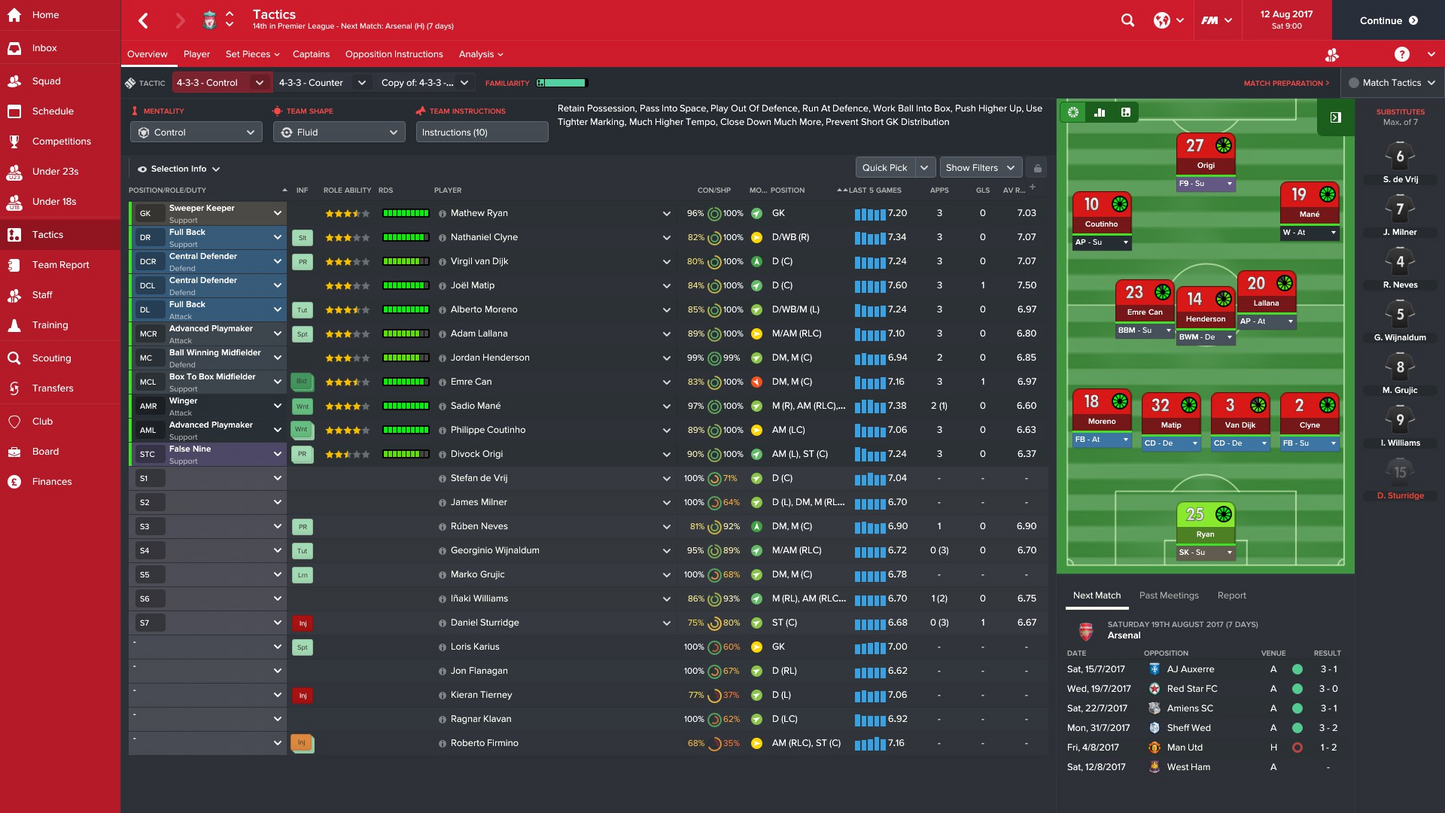Select the football icon to show pitch formation
Image resolution: width=1445 pixels, height=813 pixels.
(x=1073, y=113)
